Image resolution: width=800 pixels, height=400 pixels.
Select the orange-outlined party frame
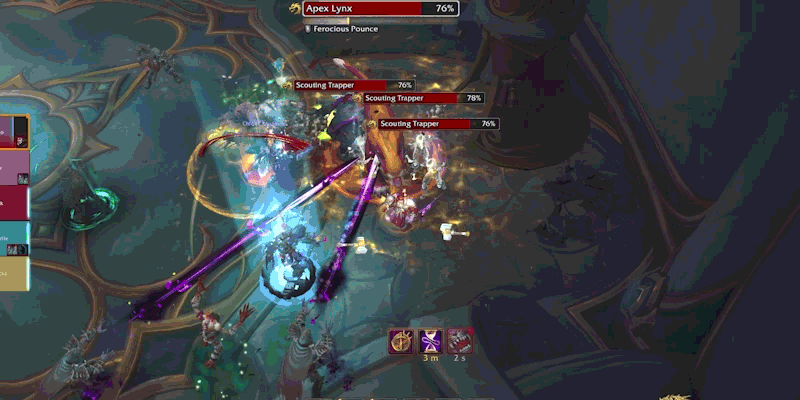pos(14,131)
